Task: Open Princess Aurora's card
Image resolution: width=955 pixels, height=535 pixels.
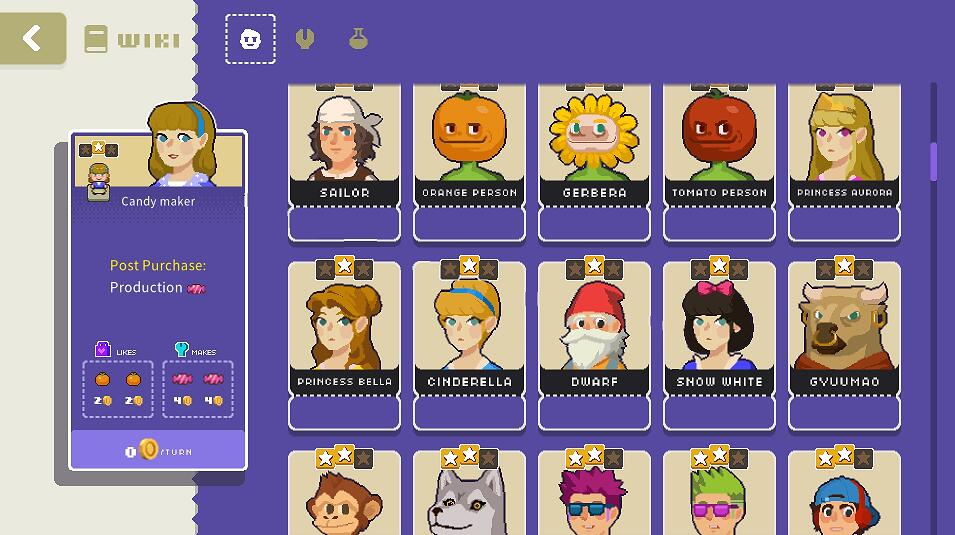Action: coord(844,150)
